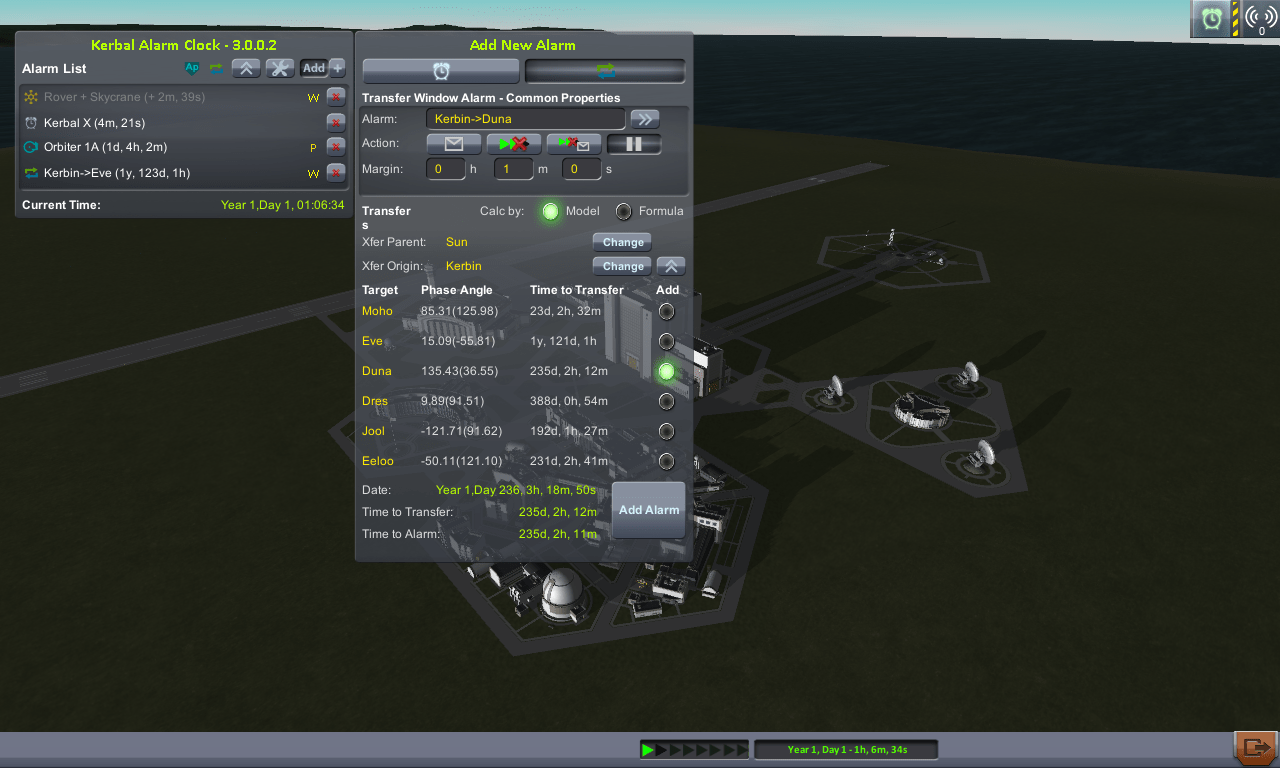
Task: Select the Add radio for Jool transfer
Action: 666,431
